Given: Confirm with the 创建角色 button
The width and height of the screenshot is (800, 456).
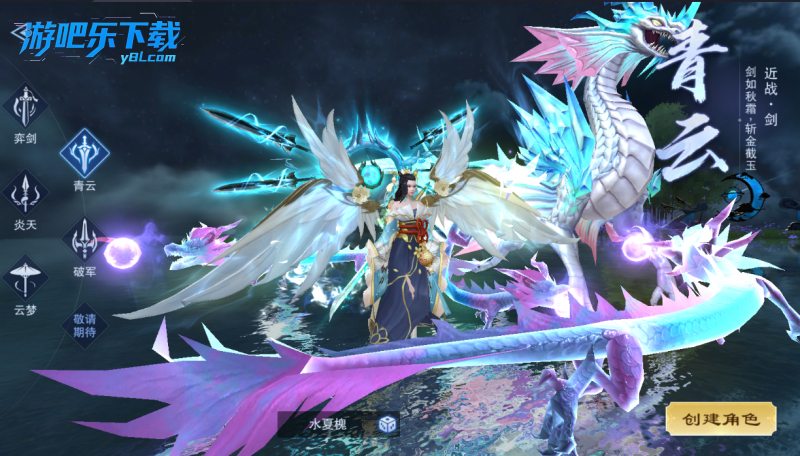Looking at the screenshot, I should (720, 419).
